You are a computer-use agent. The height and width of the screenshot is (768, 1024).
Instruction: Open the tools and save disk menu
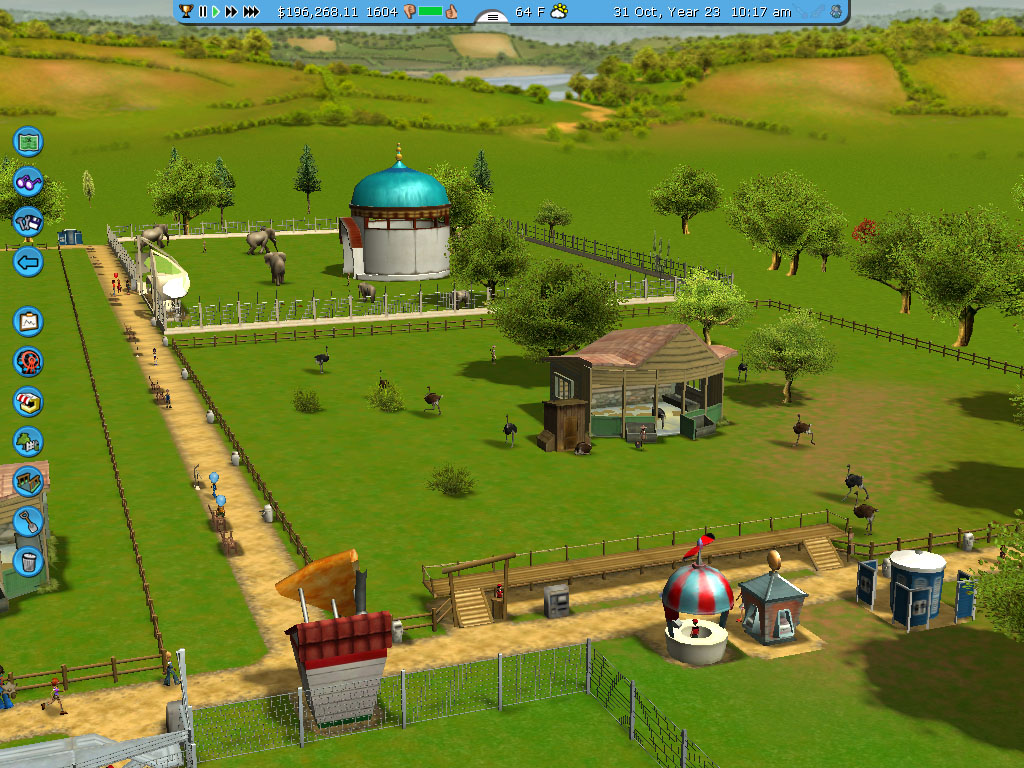(x=28, y=222)
